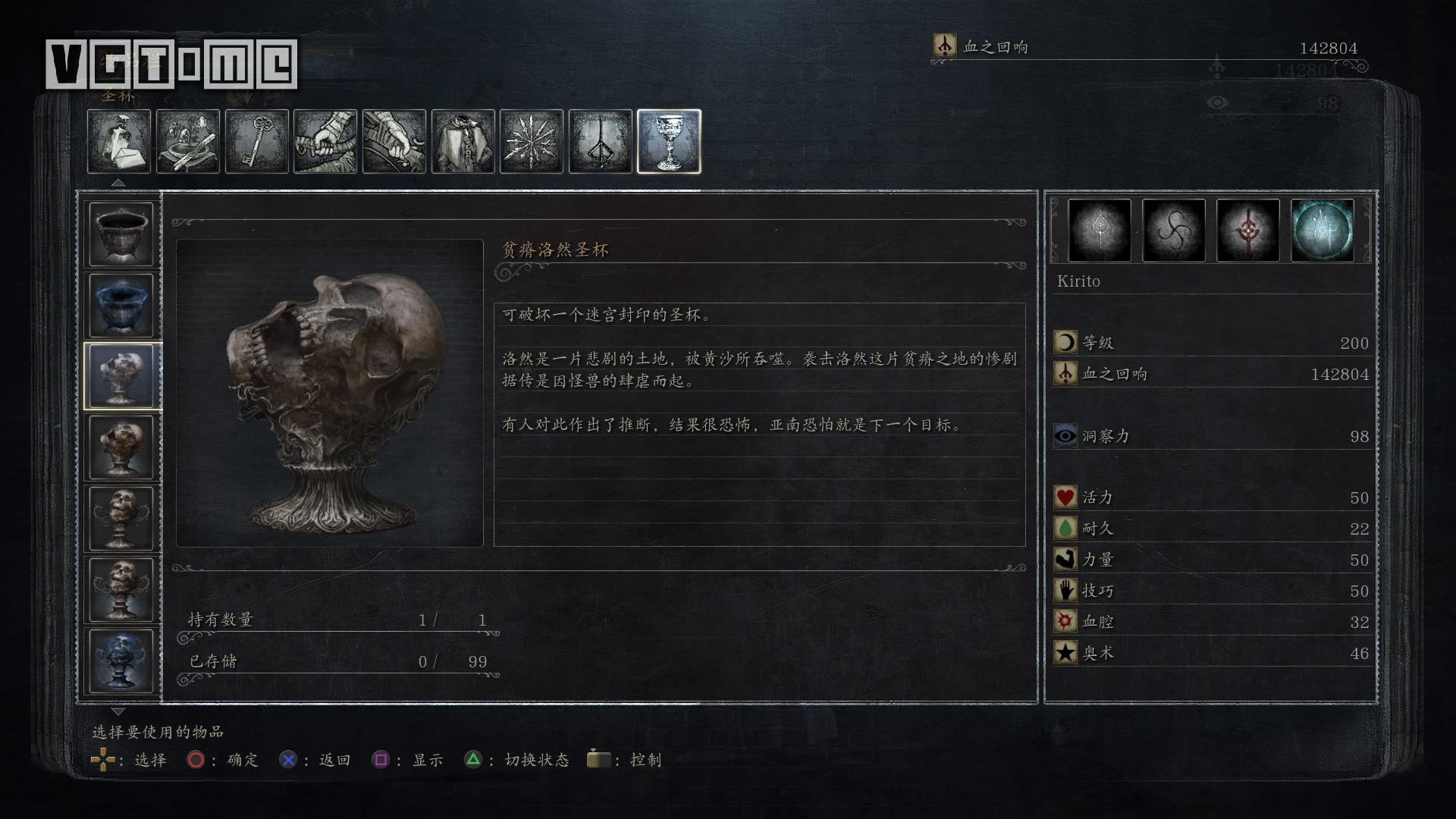Choose the dark iron cauldron chalice
The image size is (1456, 819).
click(121, 234)
